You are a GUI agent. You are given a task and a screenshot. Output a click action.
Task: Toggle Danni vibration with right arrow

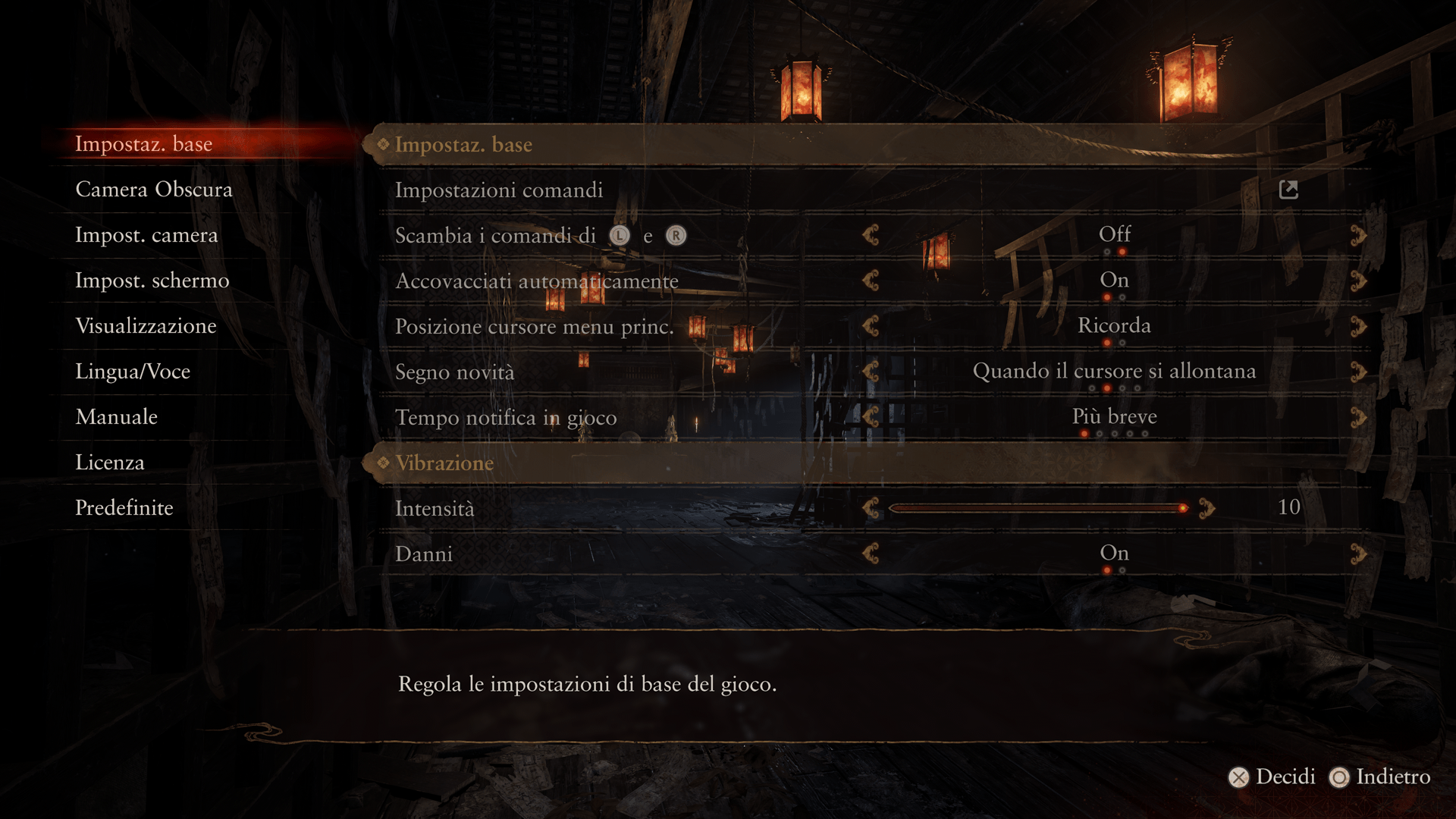point(1358,554)
